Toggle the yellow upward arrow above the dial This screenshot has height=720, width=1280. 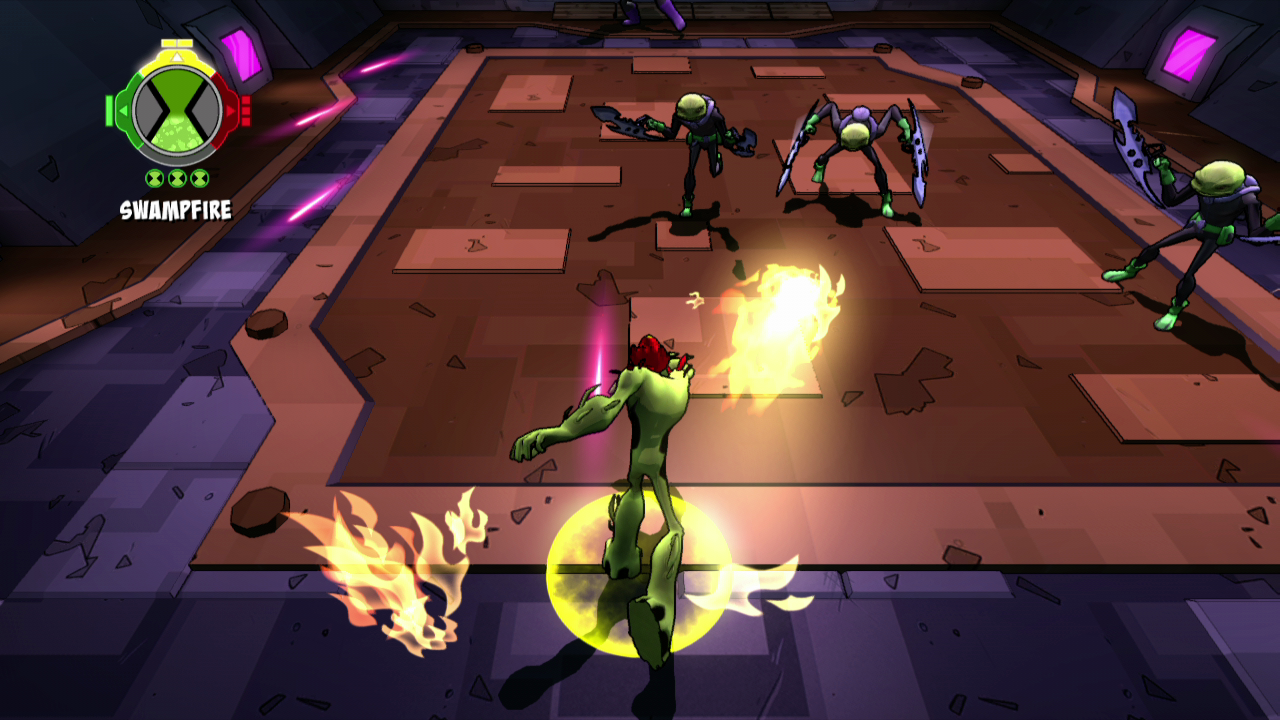point(176,56)
